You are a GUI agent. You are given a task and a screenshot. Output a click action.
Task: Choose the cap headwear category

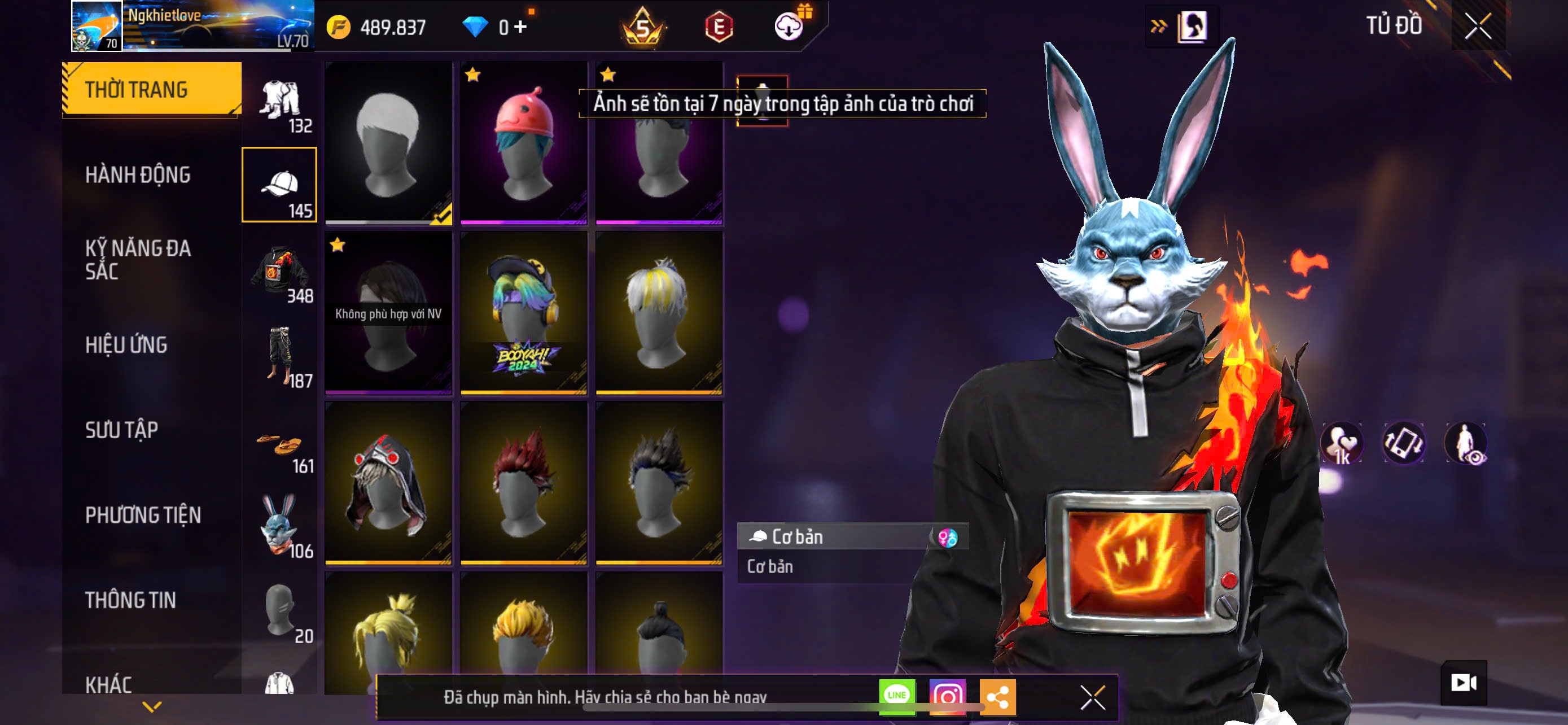pyautogui.click(x=279, y=185)
